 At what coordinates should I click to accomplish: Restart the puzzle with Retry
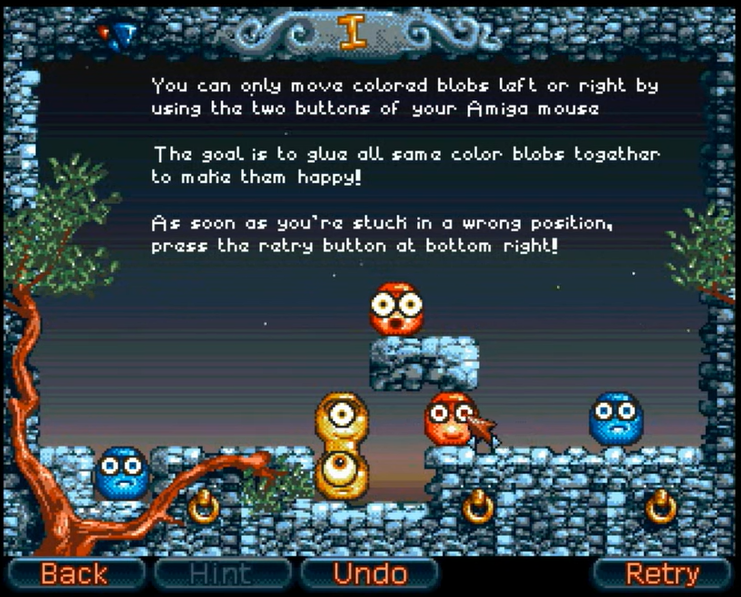click(661, 573)
